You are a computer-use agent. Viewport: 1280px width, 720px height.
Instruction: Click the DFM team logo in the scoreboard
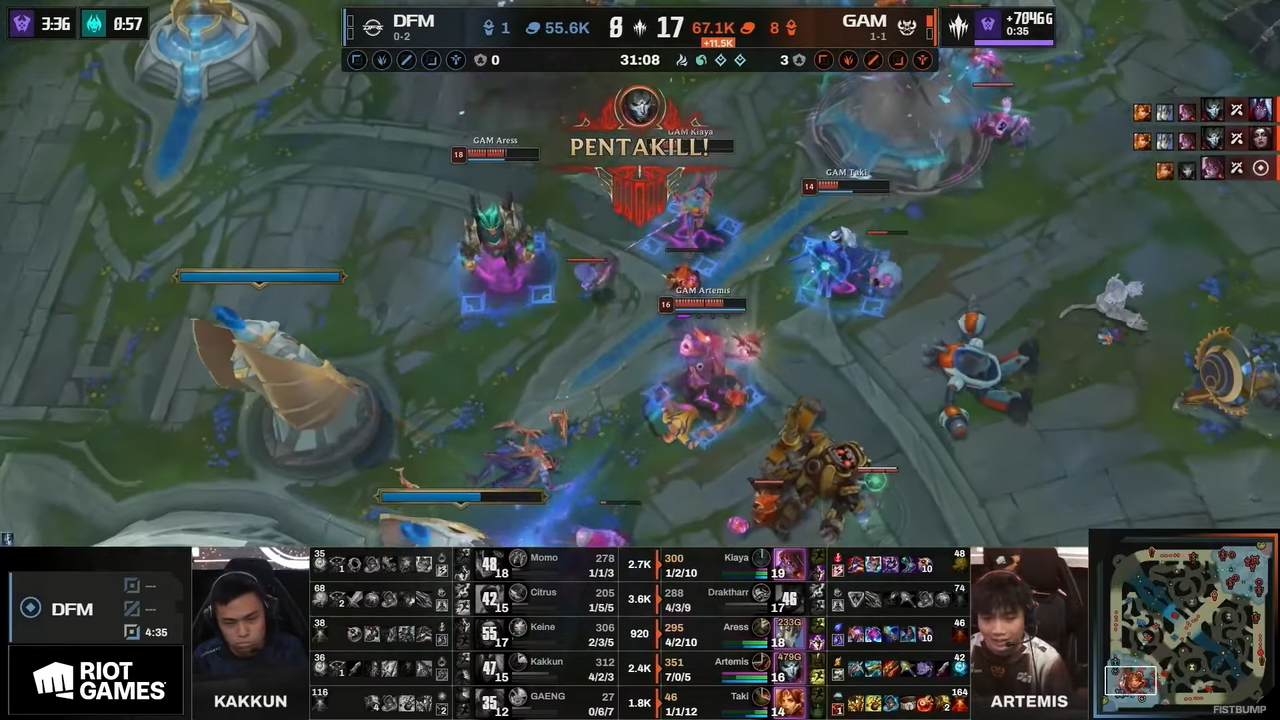click(373, 27)
